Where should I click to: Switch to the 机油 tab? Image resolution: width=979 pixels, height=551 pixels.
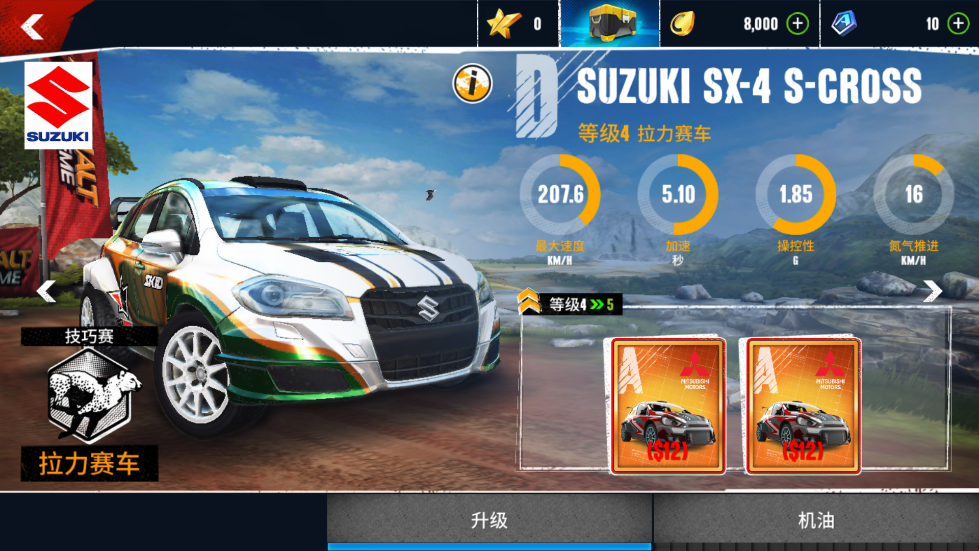click(816, 520)
